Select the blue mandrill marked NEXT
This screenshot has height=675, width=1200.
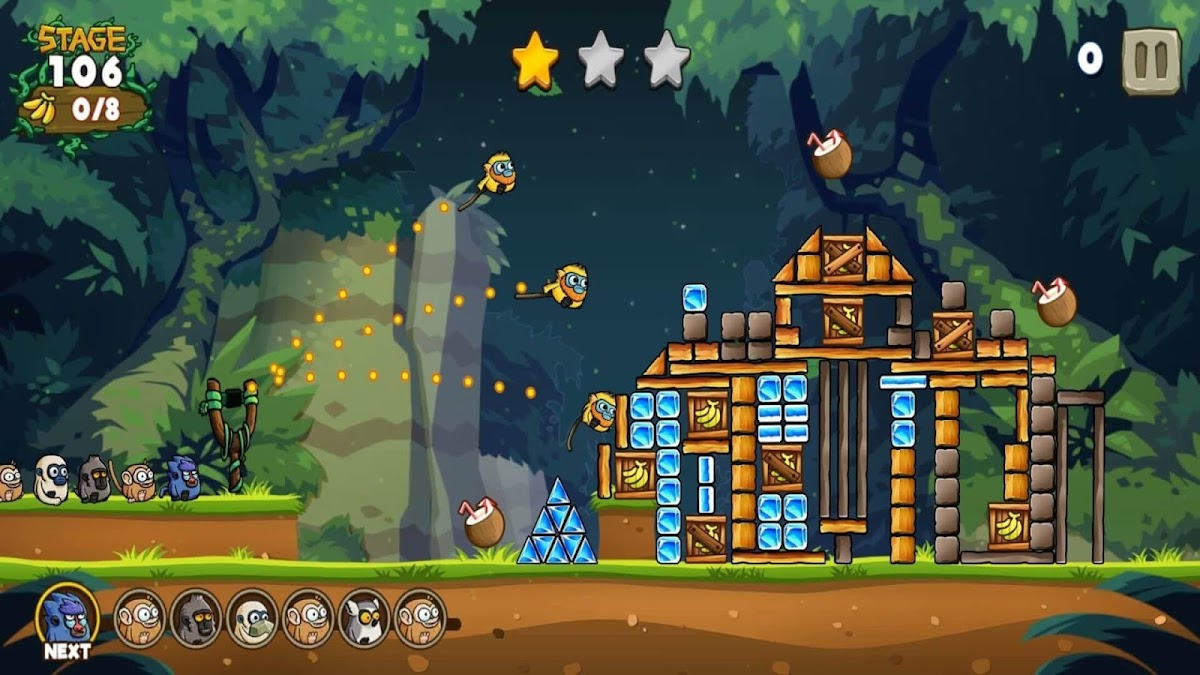[x=68, y=616]
